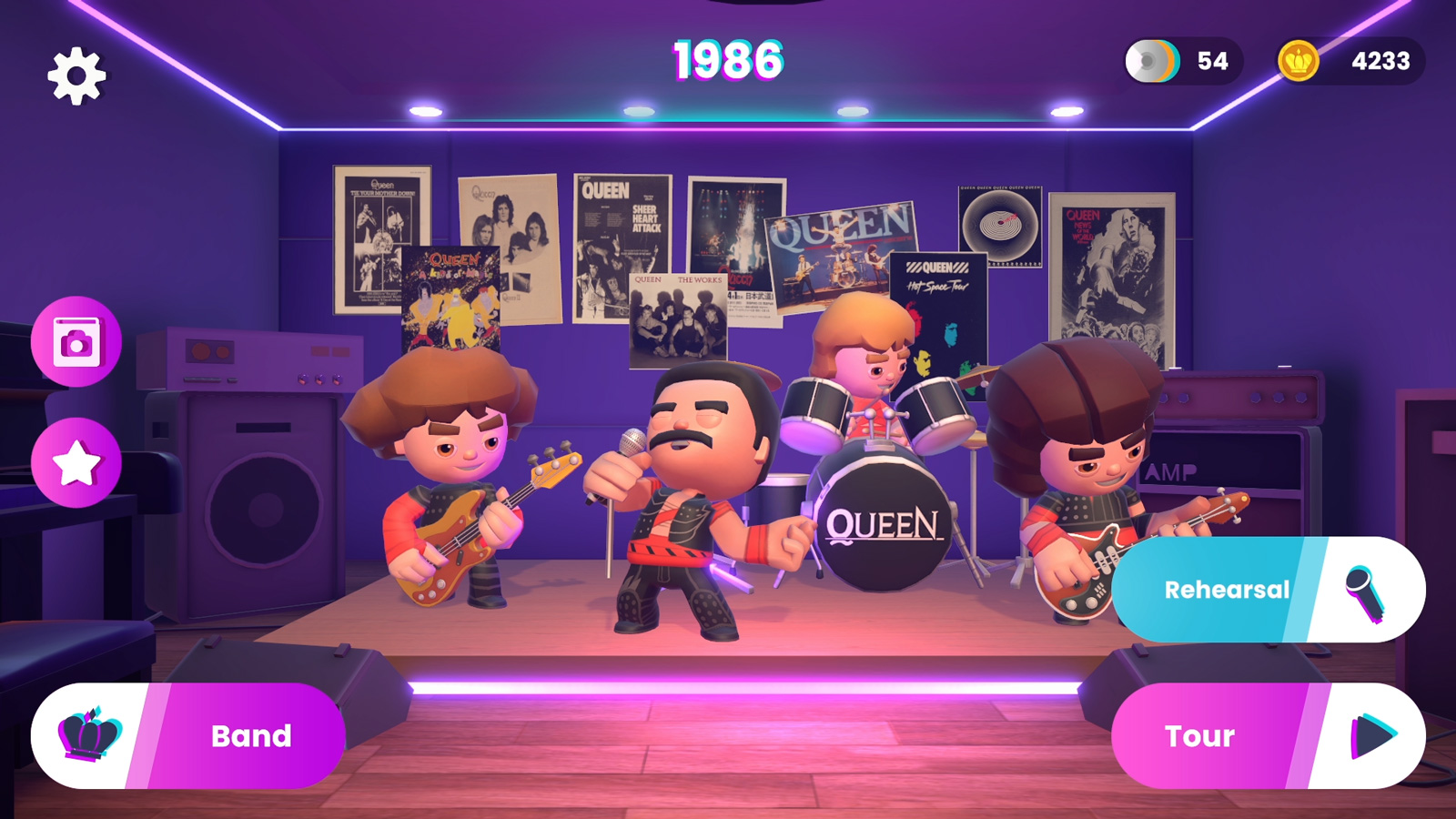Open the Band management screen
The height and width of the screenshot is (819, 1456).
(x=250, y=735)
